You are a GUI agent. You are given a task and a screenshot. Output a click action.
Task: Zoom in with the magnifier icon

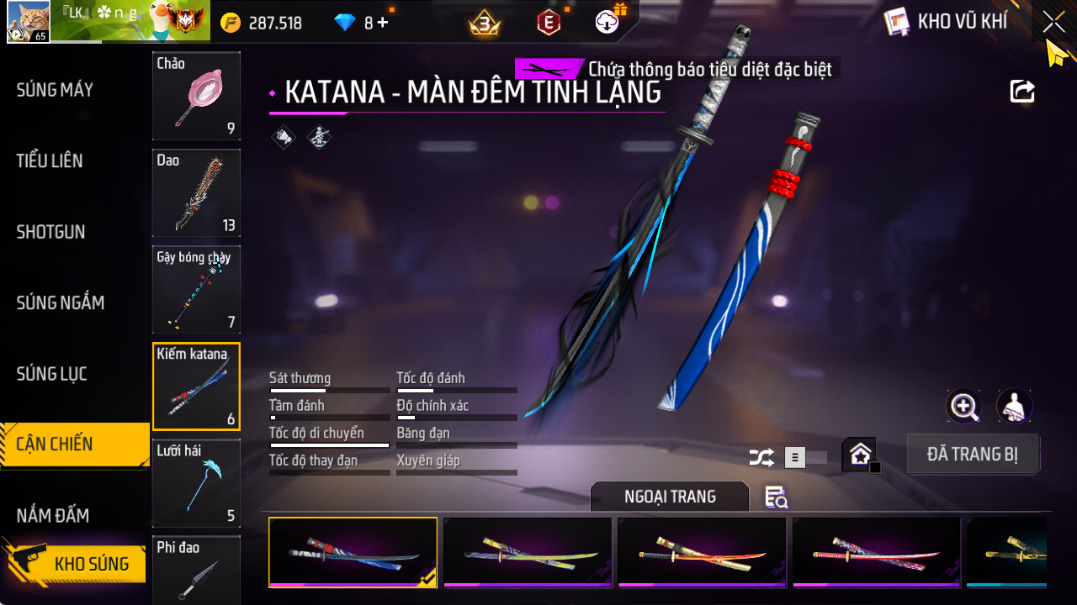[964, 406]
